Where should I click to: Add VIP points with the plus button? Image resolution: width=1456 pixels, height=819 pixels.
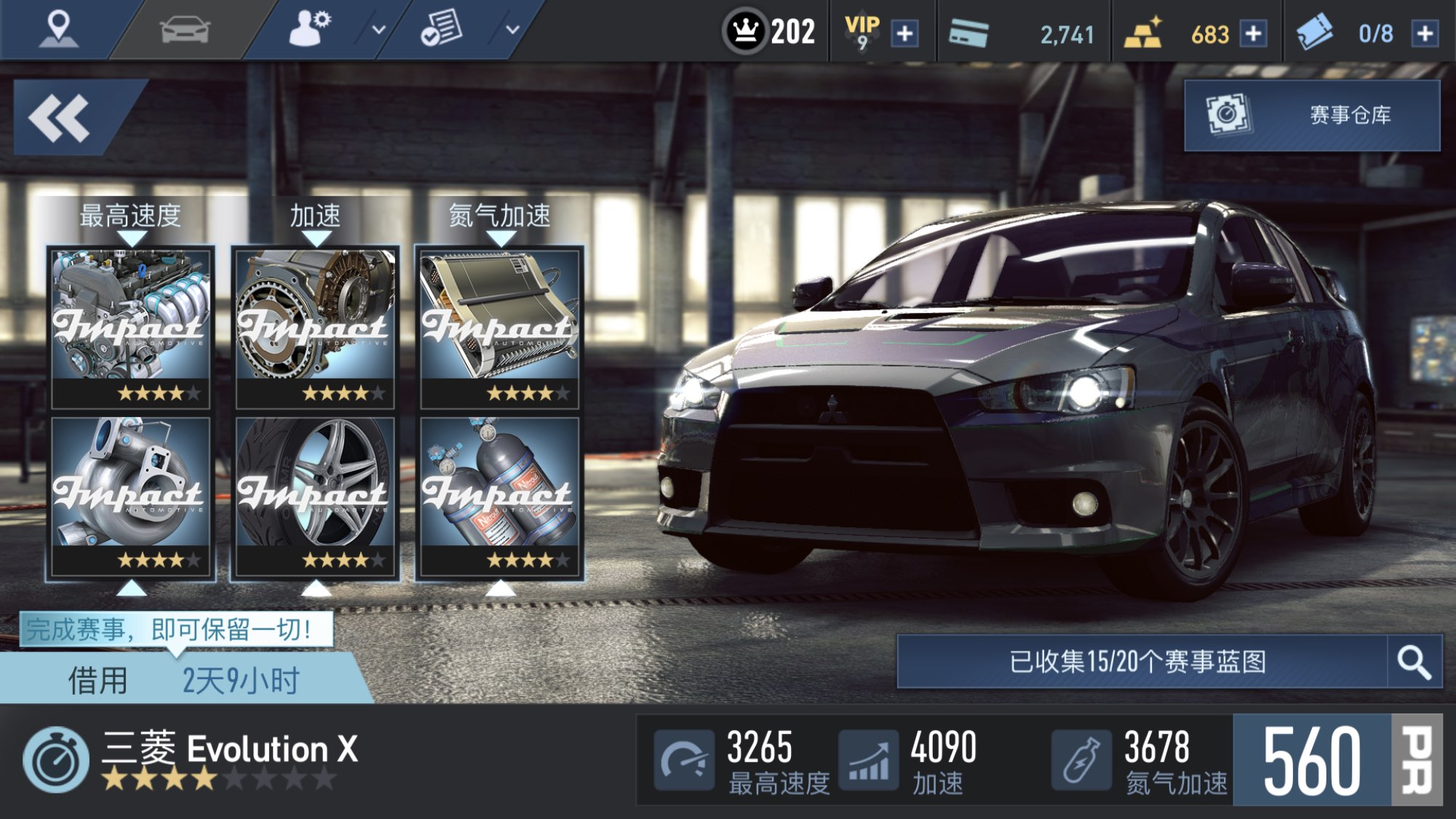[x=904, y=33]
